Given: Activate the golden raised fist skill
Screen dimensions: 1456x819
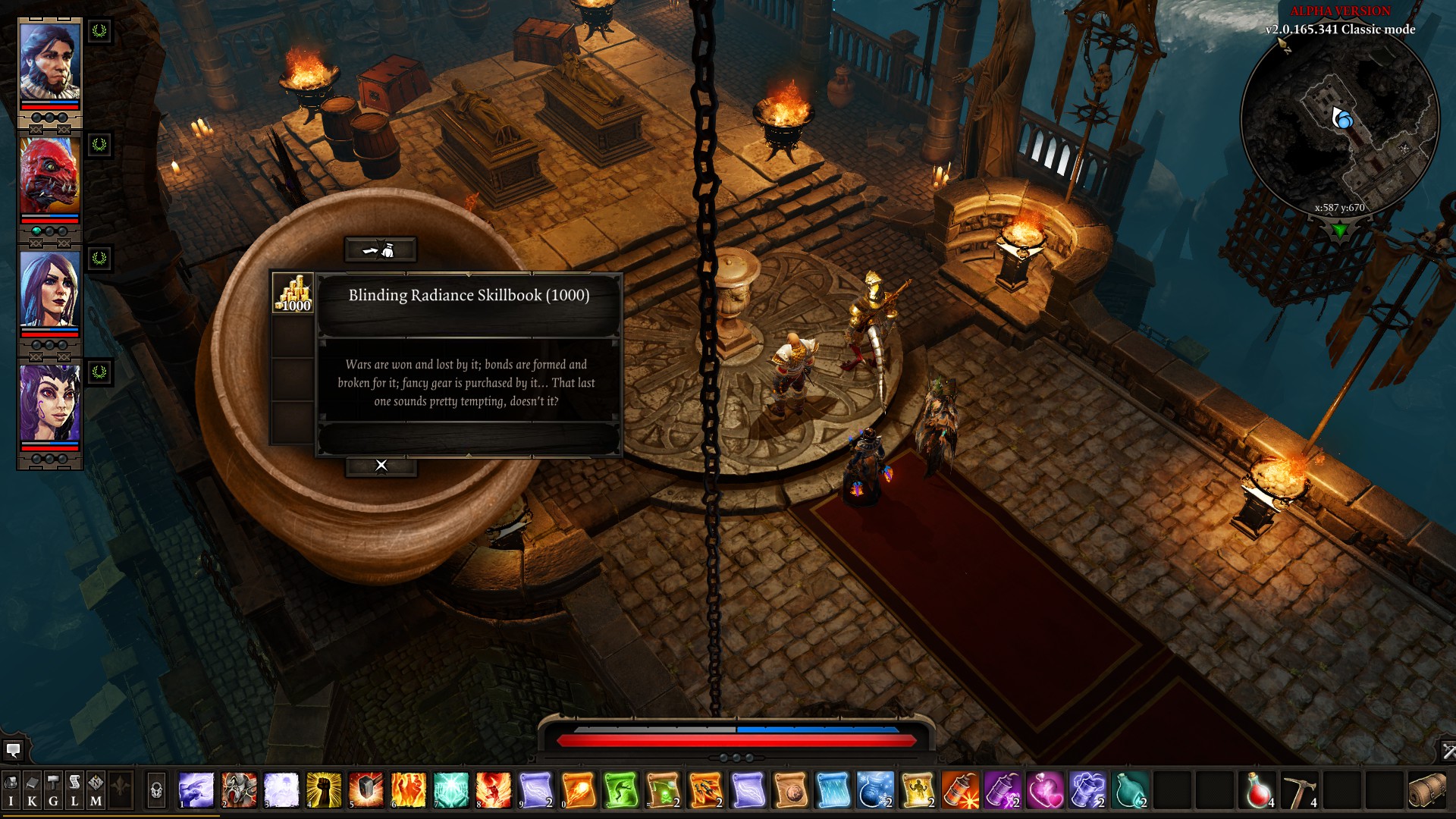Looking at the screenshot, I should [324, 790].
